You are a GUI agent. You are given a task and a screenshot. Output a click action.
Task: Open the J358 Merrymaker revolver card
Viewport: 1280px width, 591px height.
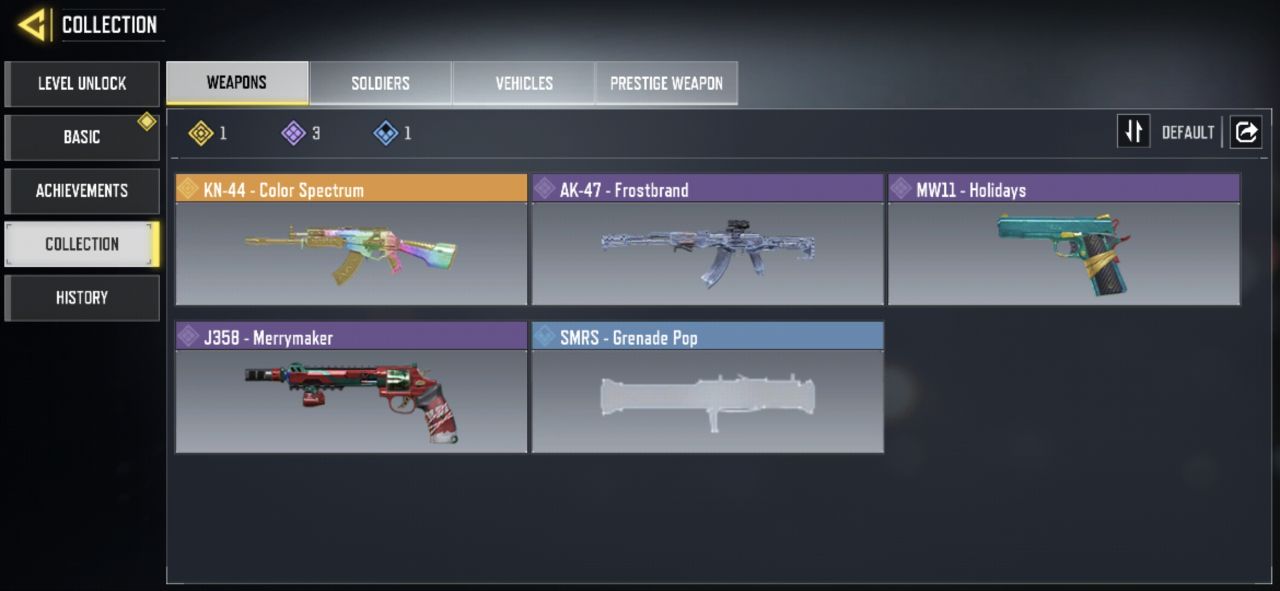pos(351,388)
